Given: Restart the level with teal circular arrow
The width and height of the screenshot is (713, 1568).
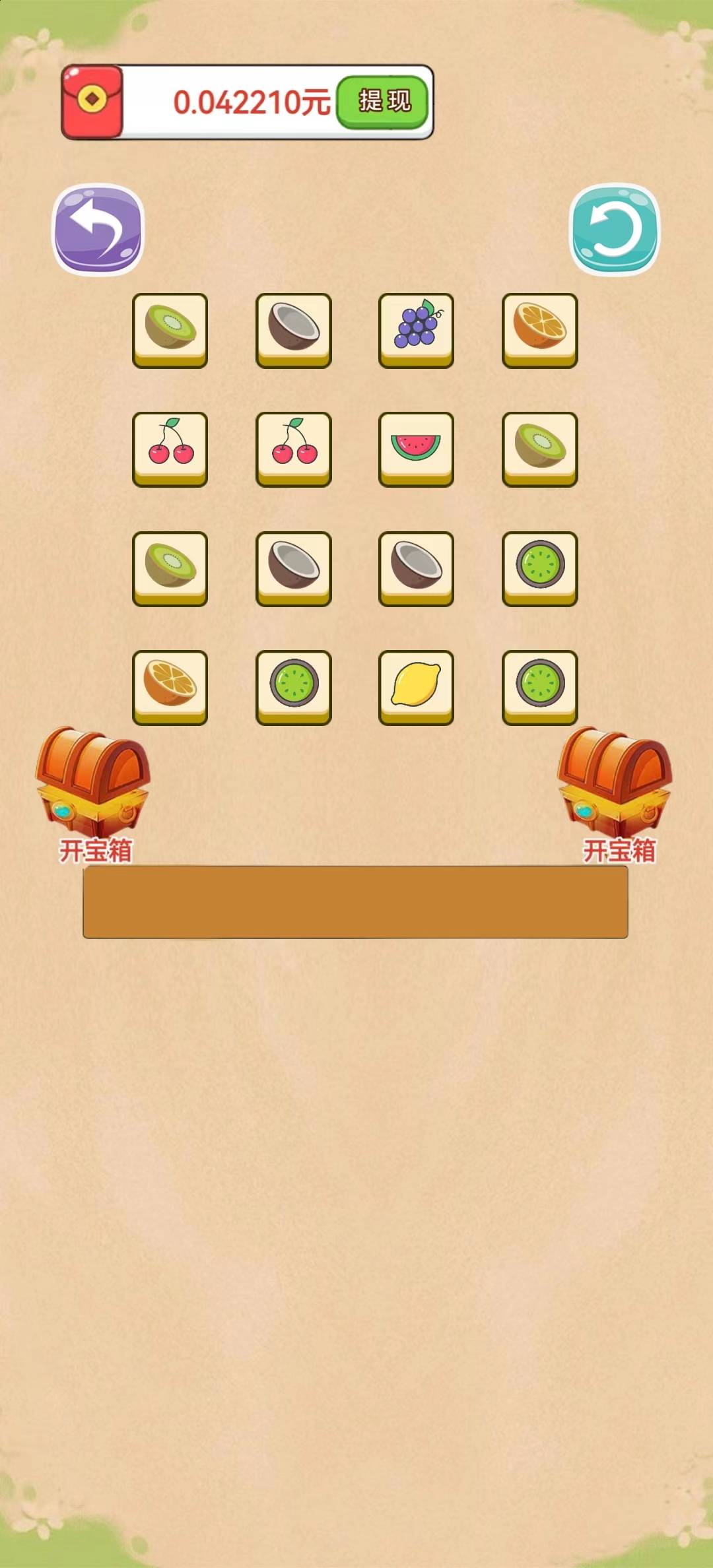Looking at the screenshot, I should (x=614, y=229).
